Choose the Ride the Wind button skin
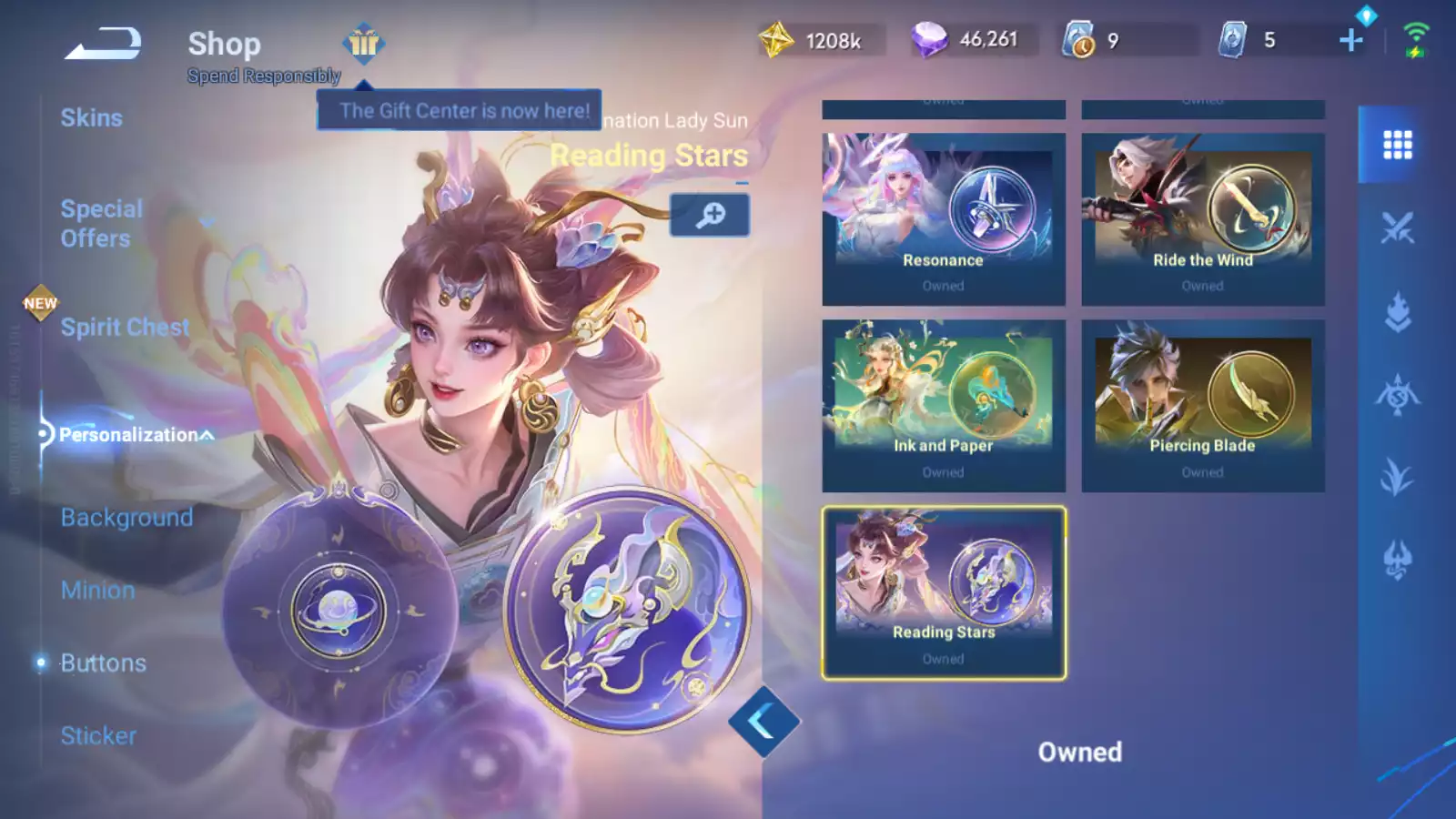This screenshot has height=819, width=1456. click(1202, 219)
